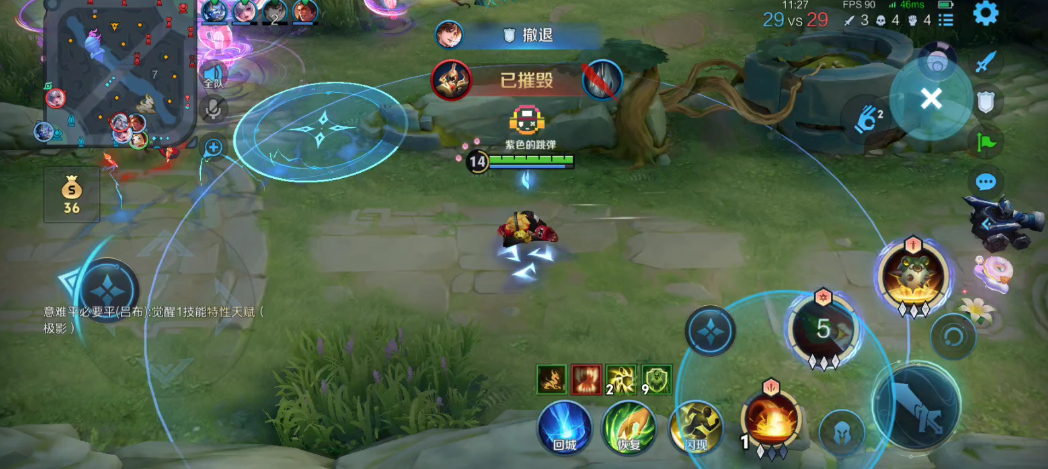Image resolution: width=1048 pixels, height=469 pixels.
Task: Open the gold shop showing 36 coins
Action: 71,194
